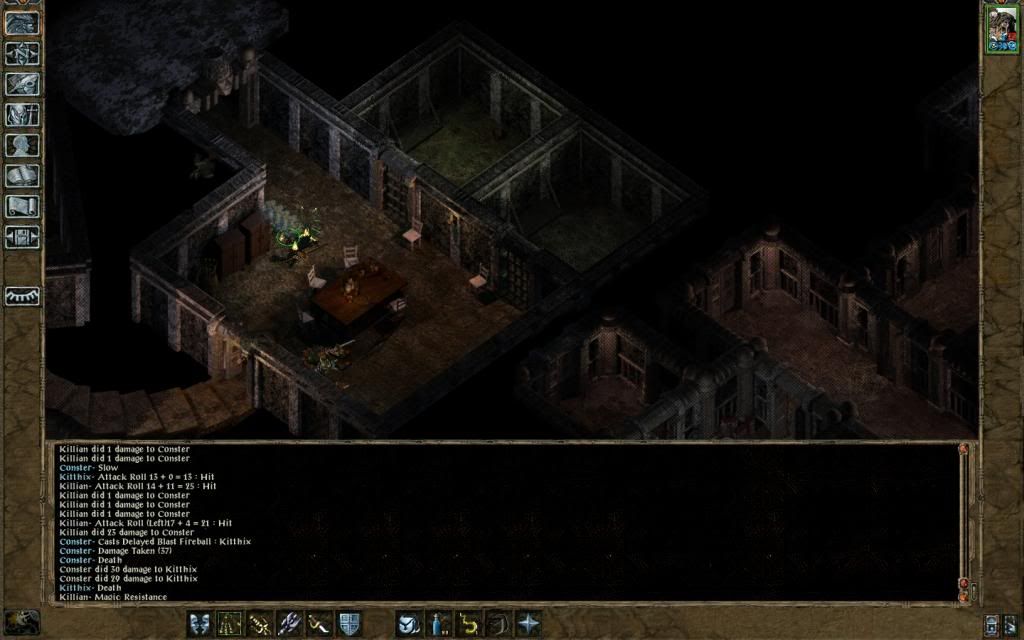Screen dimensions: 1024x640
Task: Use the golden serpent quick item
Action: pyautogui.click(x=468, y=623)
